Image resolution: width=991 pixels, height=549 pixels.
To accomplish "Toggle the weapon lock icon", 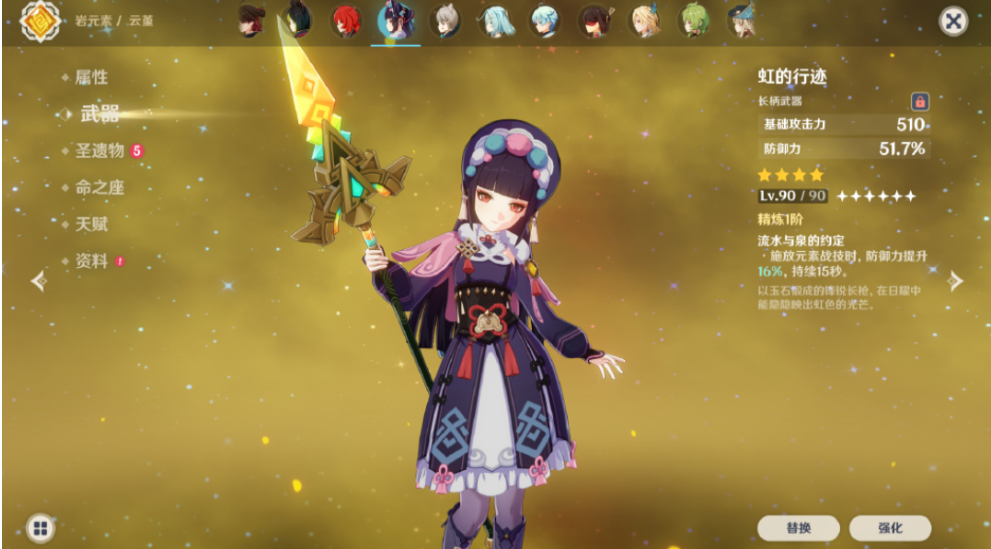I will (919, 101).
